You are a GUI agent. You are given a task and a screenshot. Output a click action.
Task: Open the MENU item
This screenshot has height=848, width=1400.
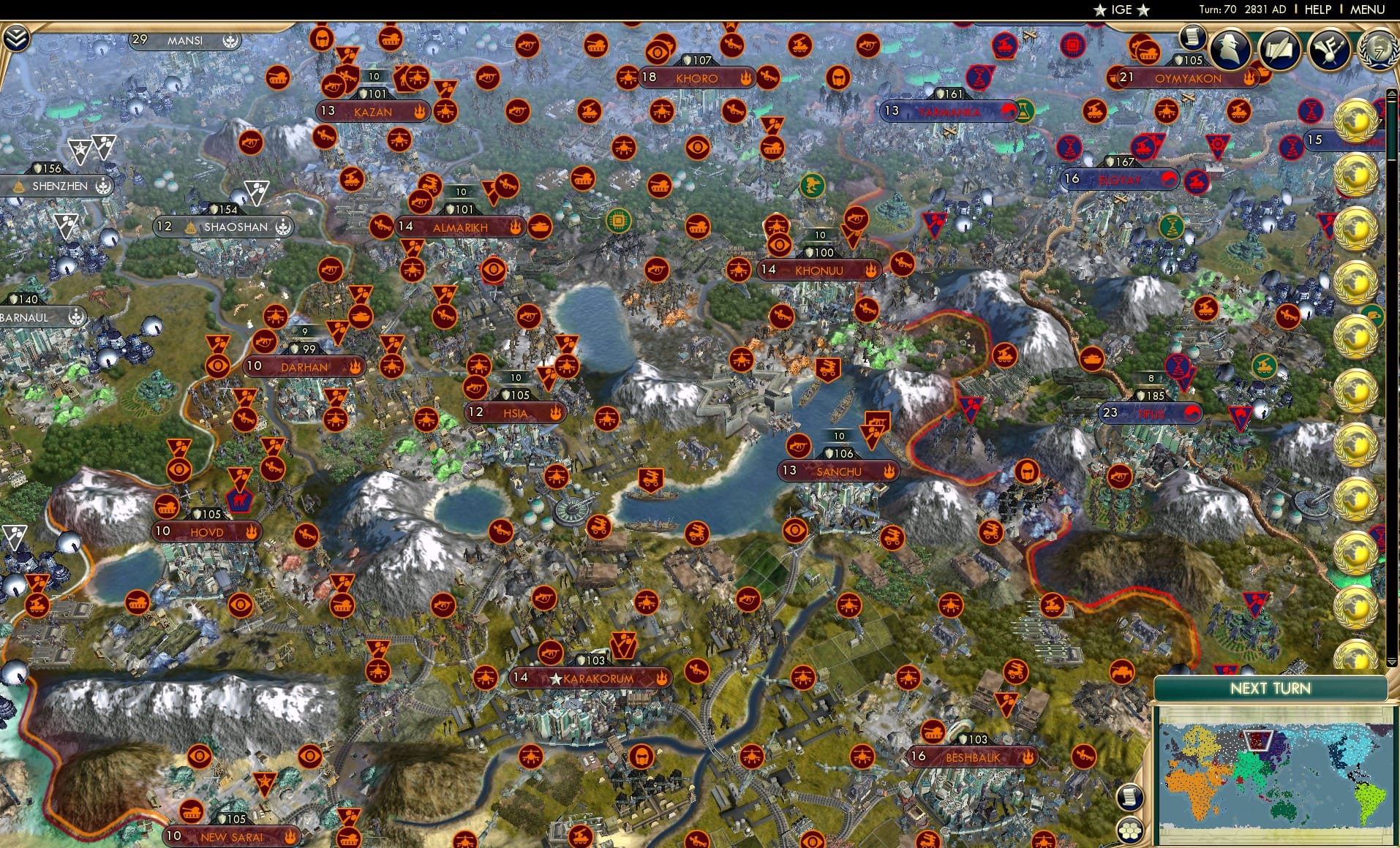1366,10
